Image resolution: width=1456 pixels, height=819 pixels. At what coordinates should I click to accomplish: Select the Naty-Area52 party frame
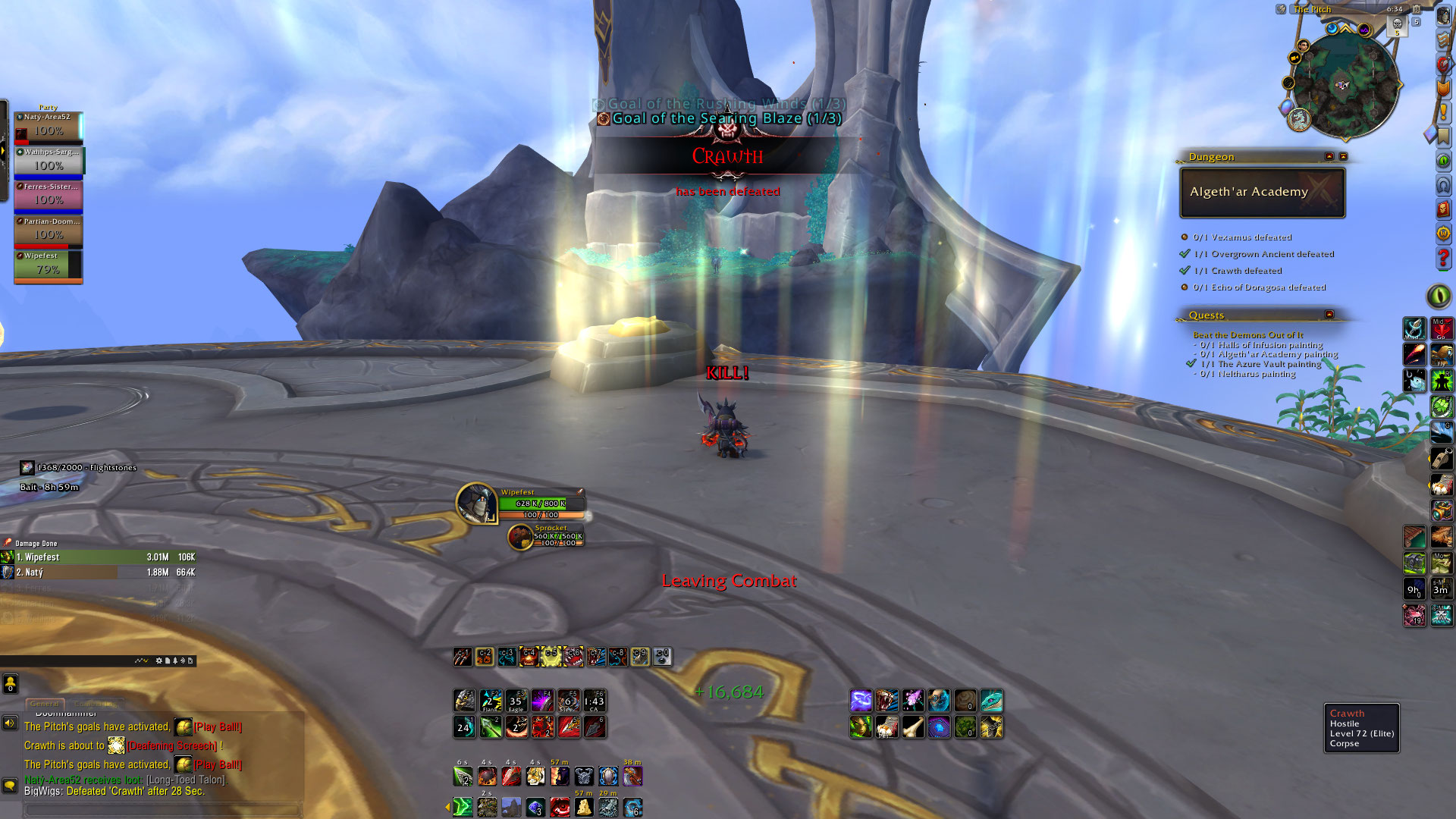click(49, 127)
